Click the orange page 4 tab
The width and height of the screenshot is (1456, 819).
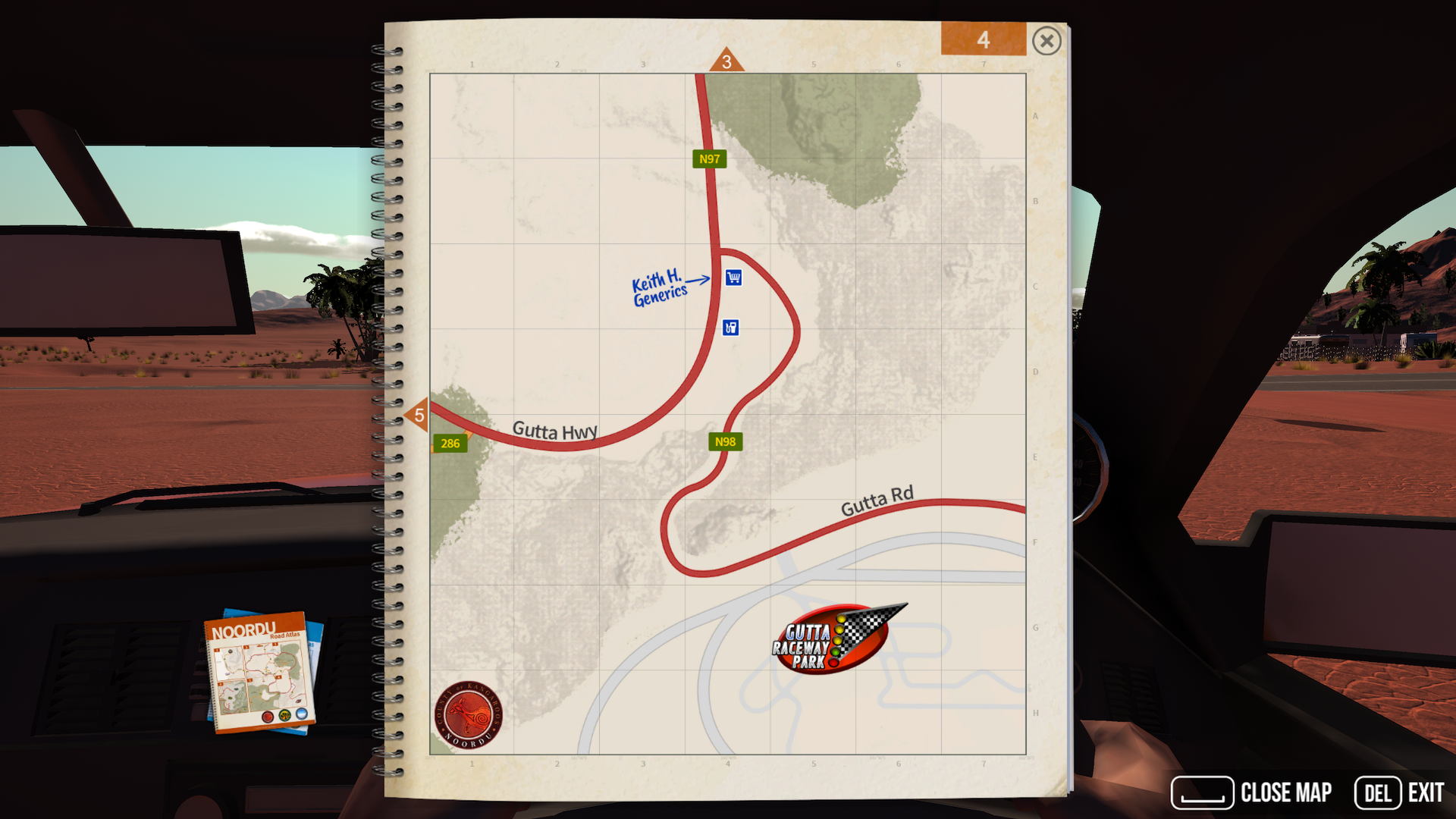pos(983,39)
